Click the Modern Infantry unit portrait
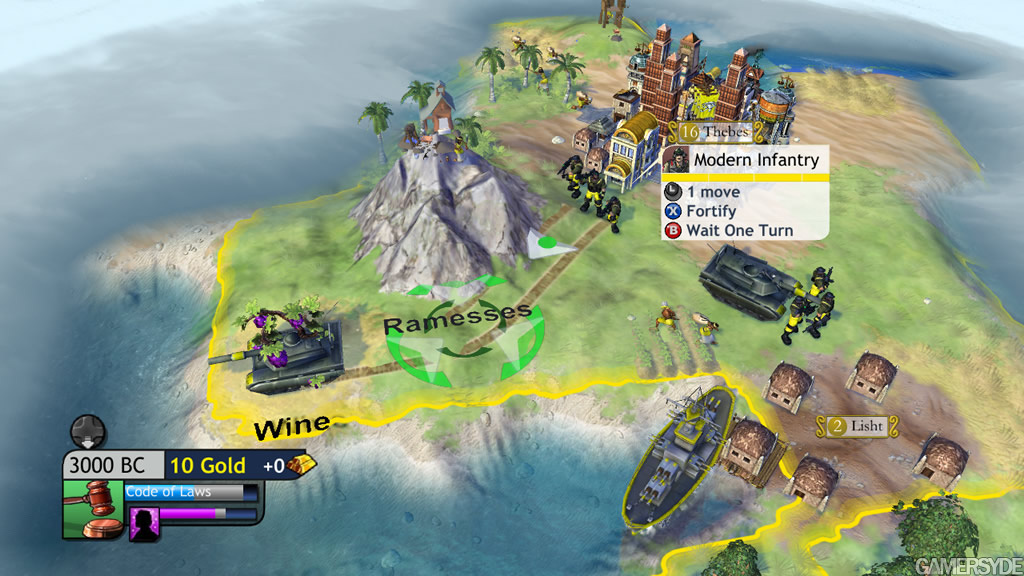This screenshot has width=1024, height=576. [677, 160]
